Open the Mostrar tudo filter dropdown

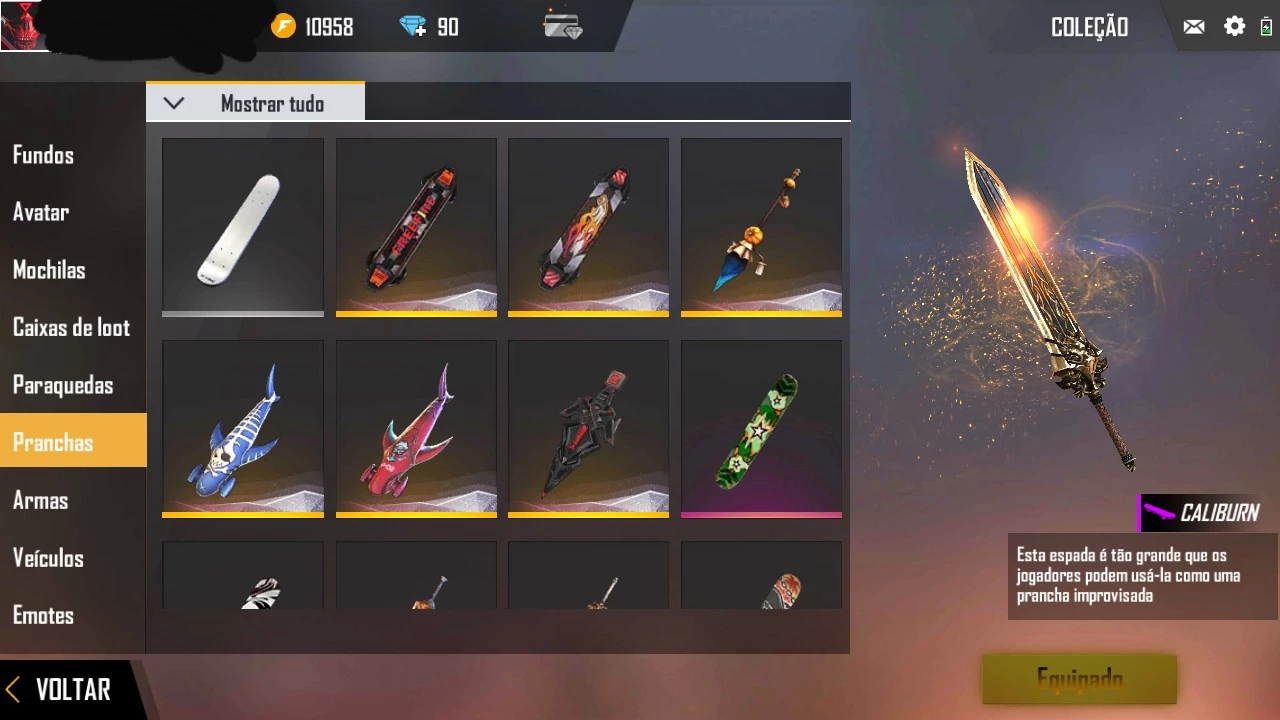click(256, 103)
